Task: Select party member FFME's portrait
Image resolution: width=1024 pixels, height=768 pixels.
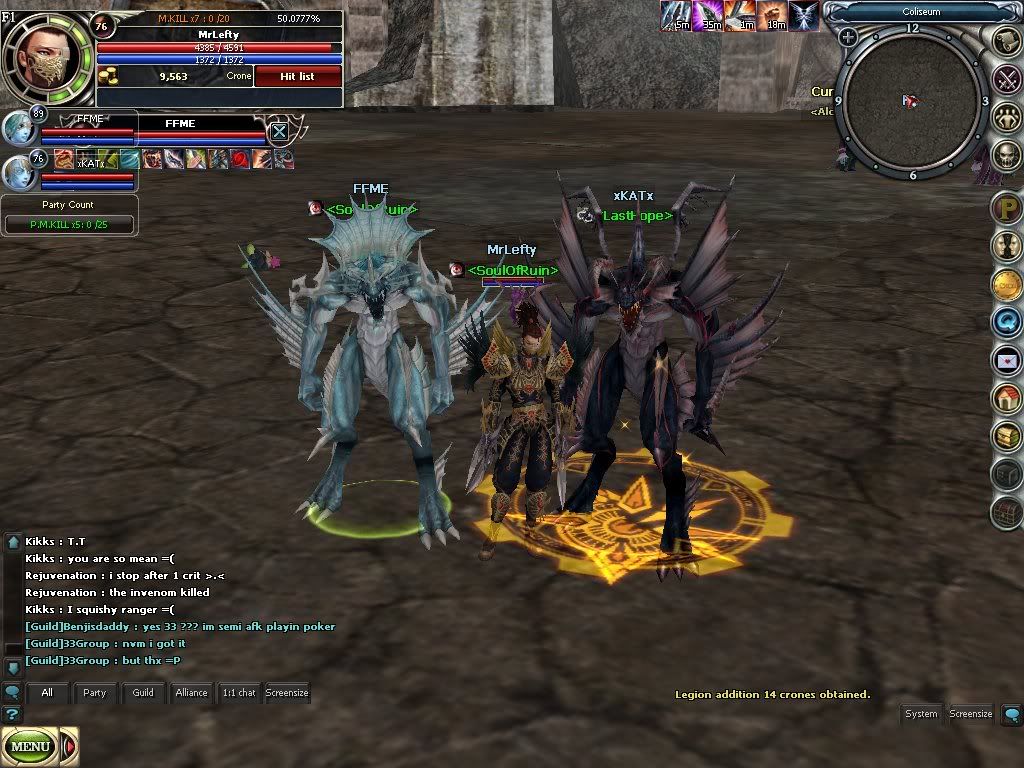Action: pos(18,129)
